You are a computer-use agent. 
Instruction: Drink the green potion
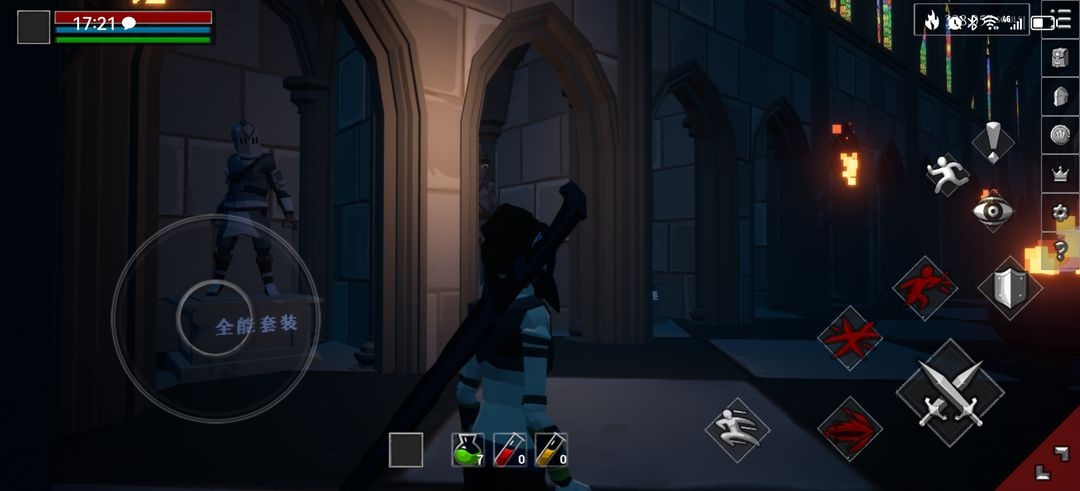pos(467,449)
